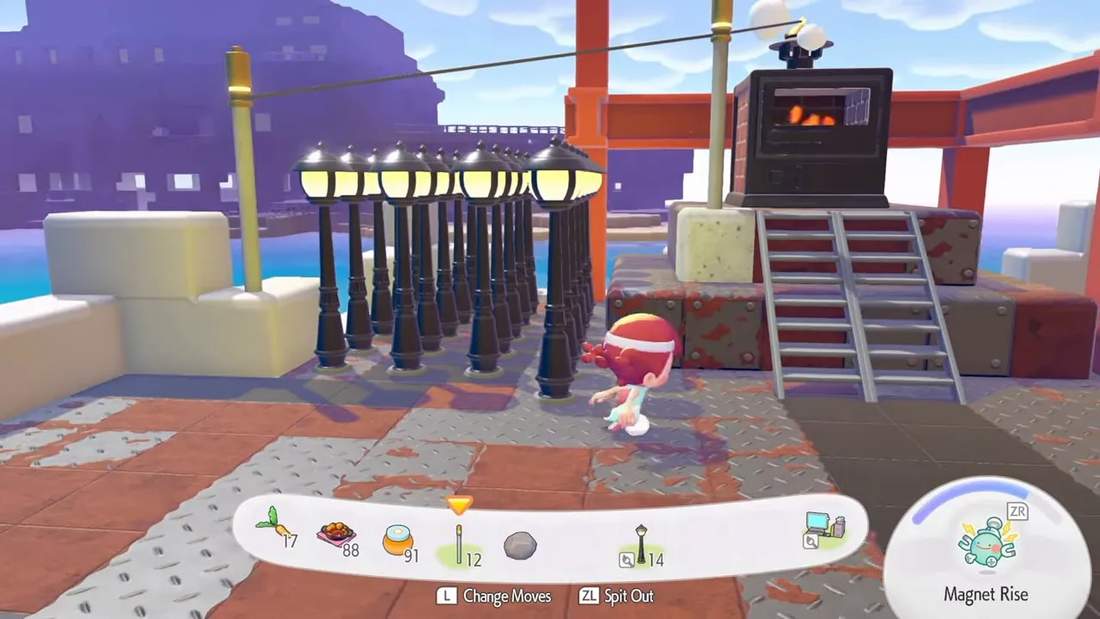Pick the highlighted pole item slot
Image resolution: width=1100 pixels, height=619 pixels.
click(459, 541)
